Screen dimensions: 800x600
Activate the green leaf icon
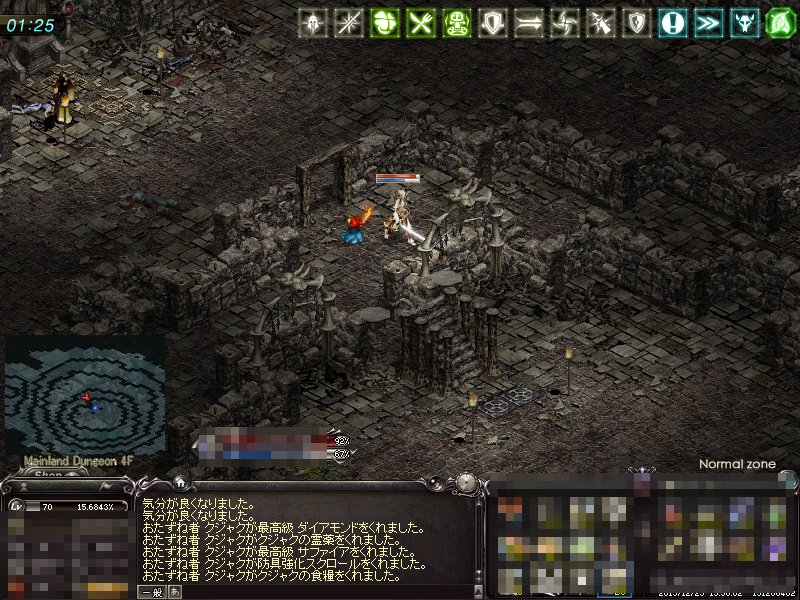tap(779, 22)
